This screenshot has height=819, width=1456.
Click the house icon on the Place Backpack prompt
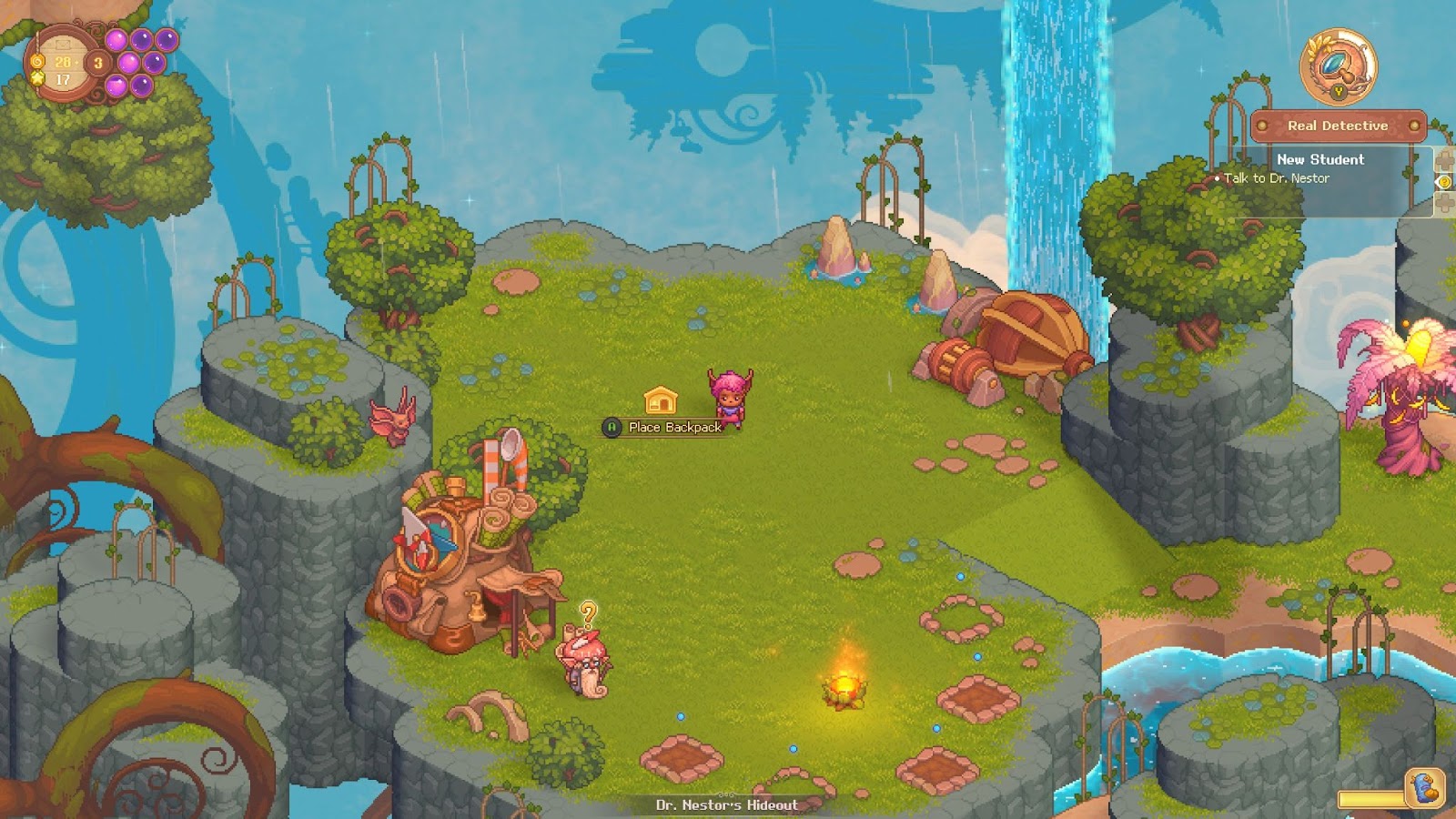coord(659,399)
